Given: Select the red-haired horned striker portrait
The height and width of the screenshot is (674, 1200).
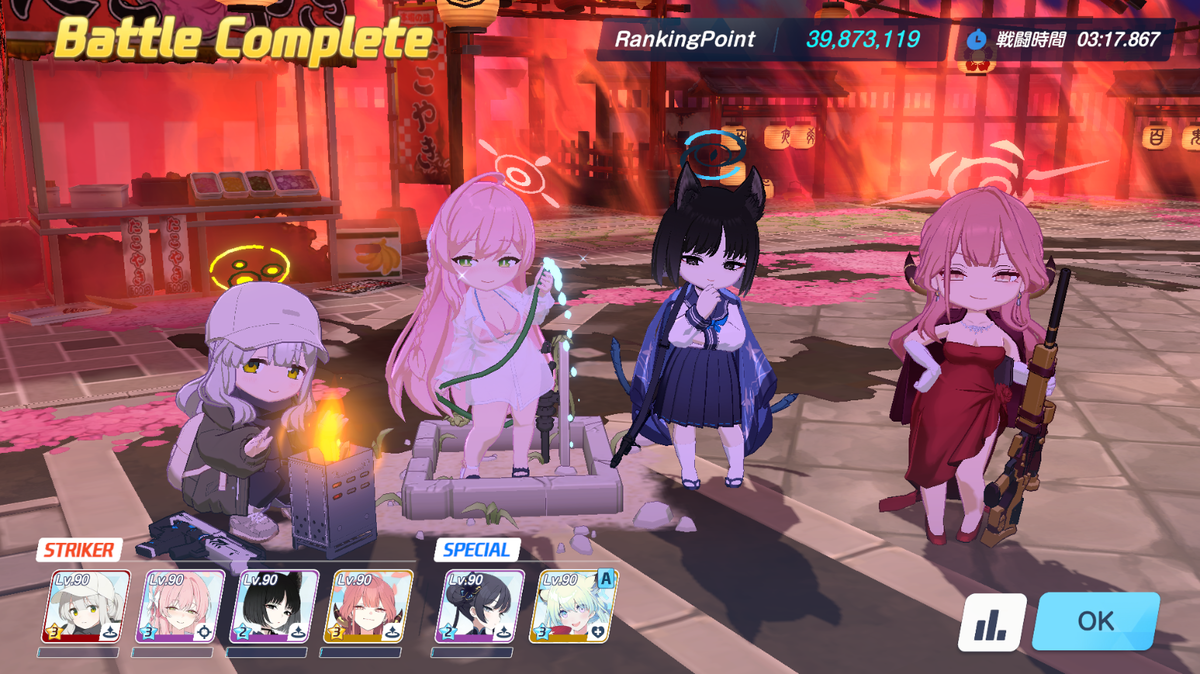Looking at the screenshot, I should [x=370, y=606].
